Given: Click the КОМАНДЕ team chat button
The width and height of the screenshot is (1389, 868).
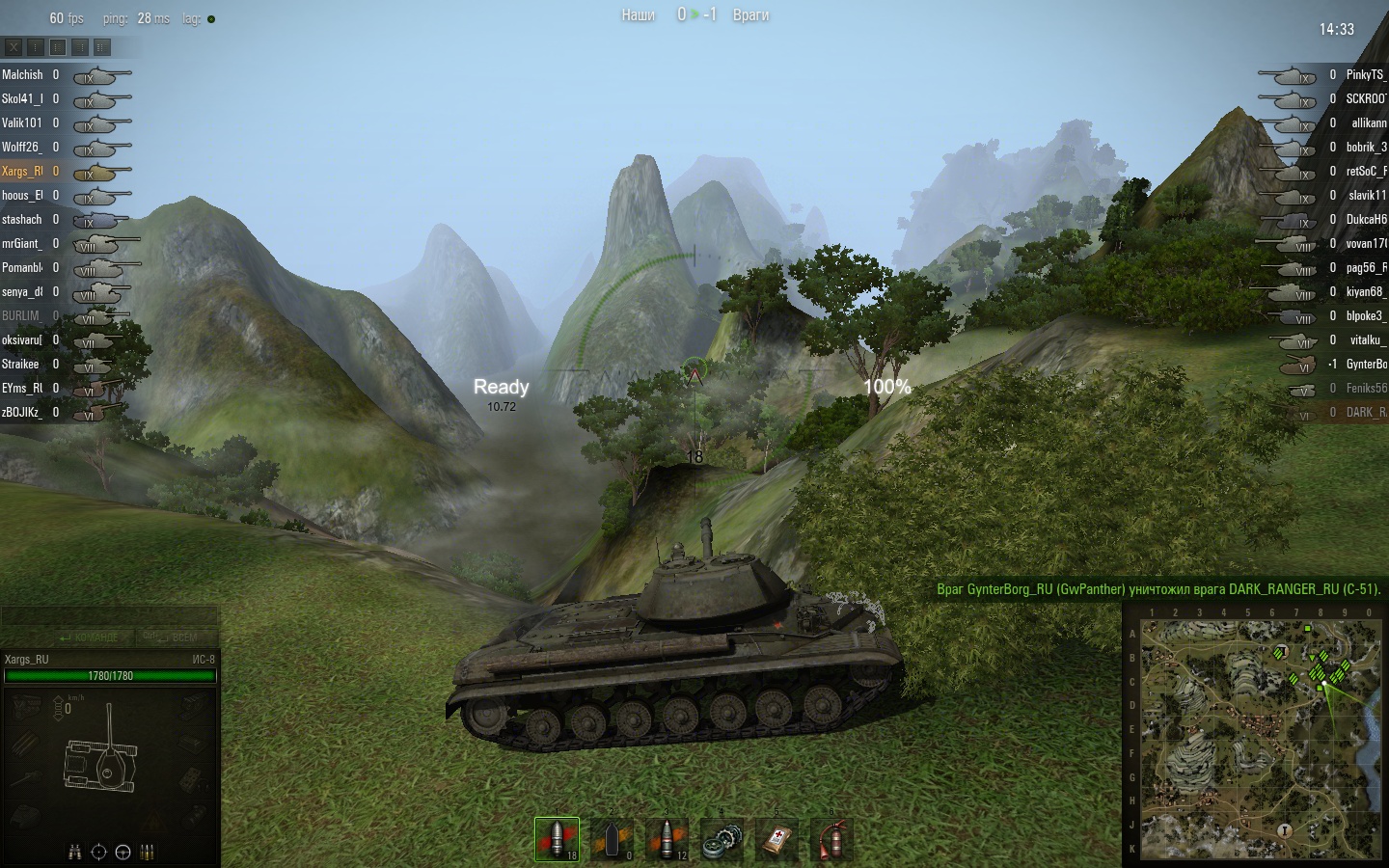Looking at the screenshot, I should click(89, 637).
